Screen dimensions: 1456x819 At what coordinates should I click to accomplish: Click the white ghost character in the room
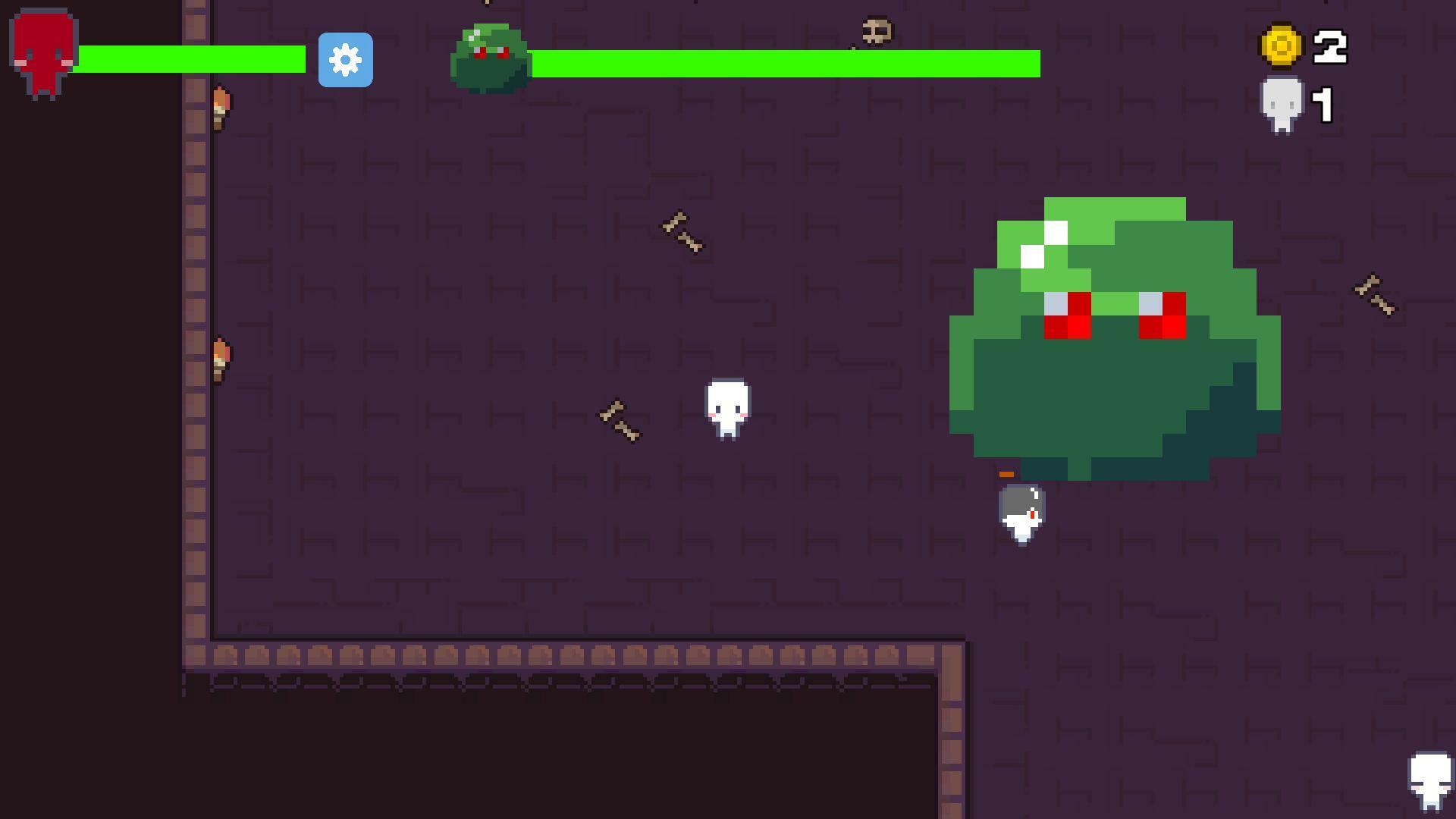click(x=726, y=409)
